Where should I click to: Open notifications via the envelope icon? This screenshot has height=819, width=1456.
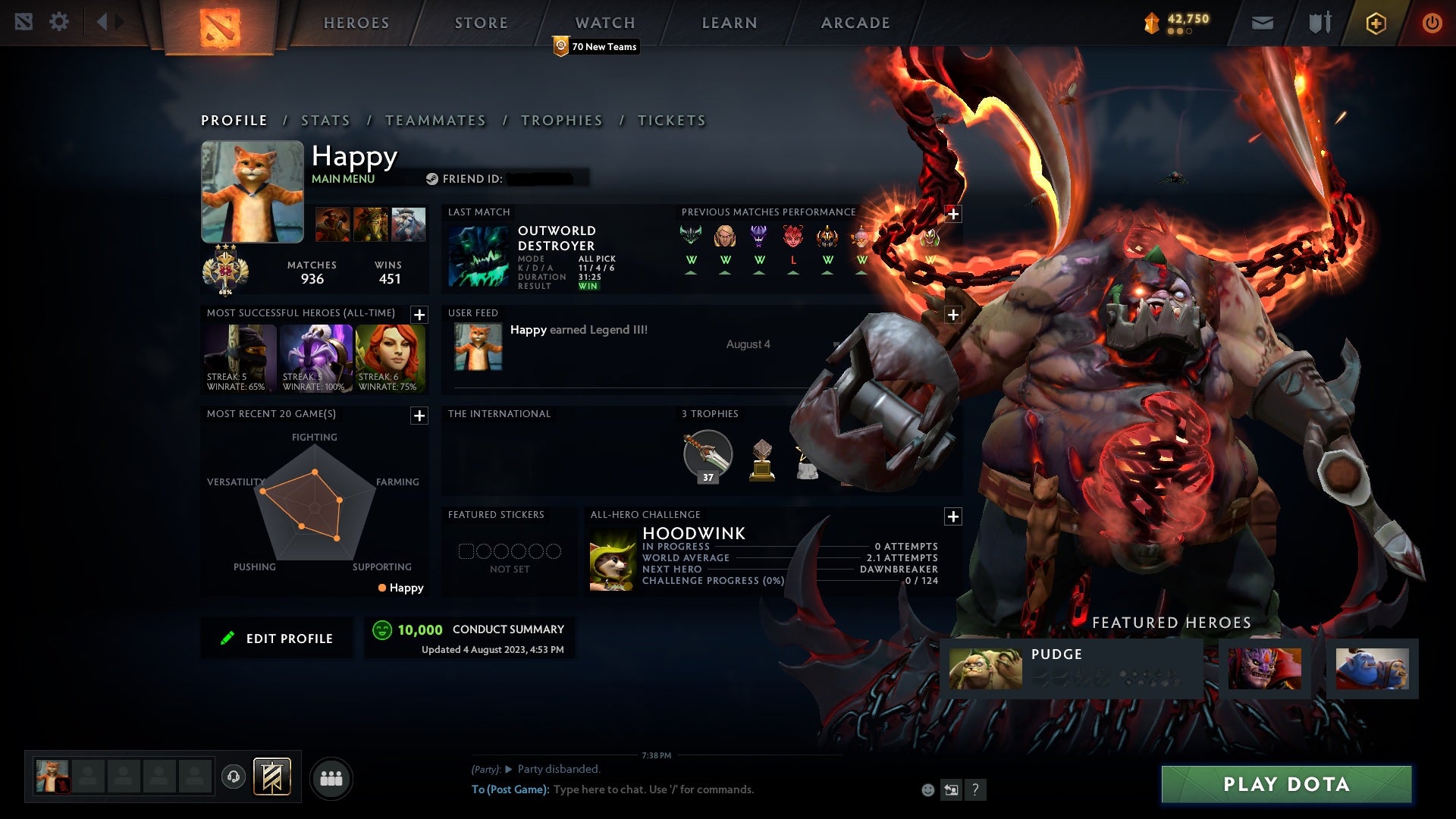click(1263, 22)
